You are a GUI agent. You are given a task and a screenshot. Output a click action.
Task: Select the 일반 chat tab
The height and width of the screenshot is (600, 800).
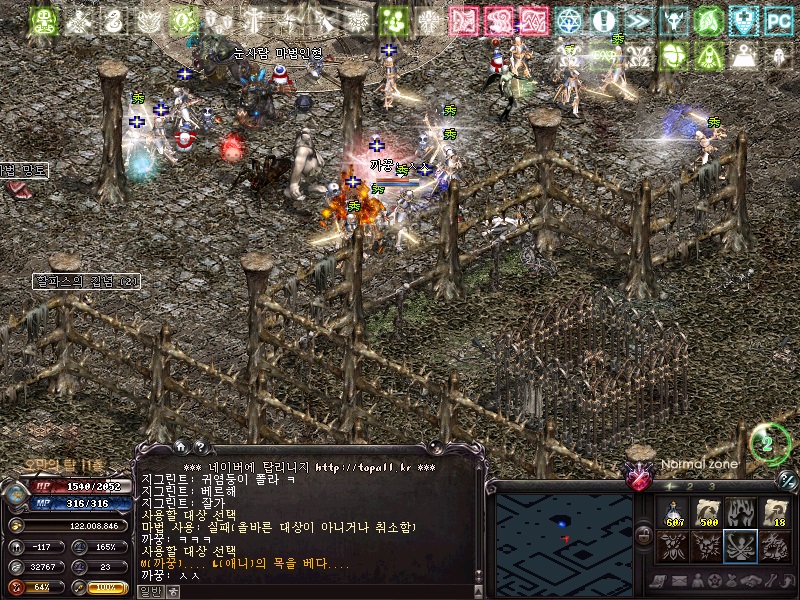150,591
